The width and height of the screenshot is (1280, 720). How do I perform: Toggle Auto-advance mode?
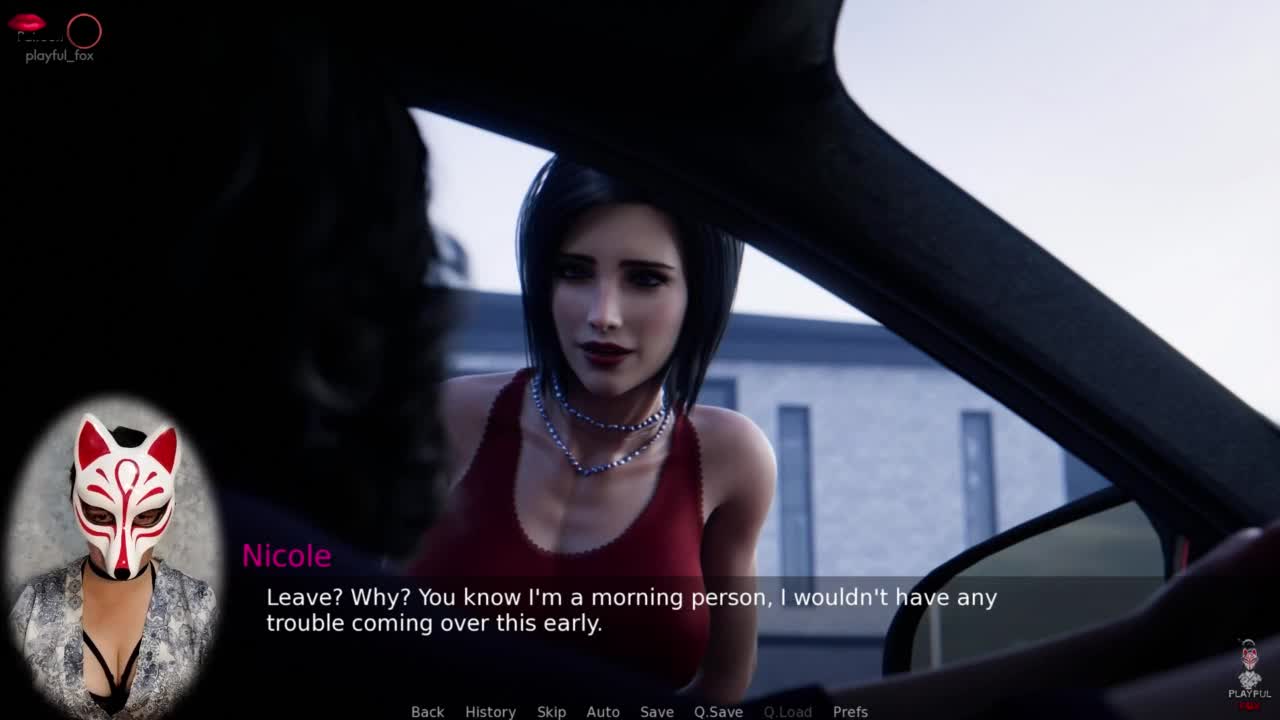click(x=603, y=711)
